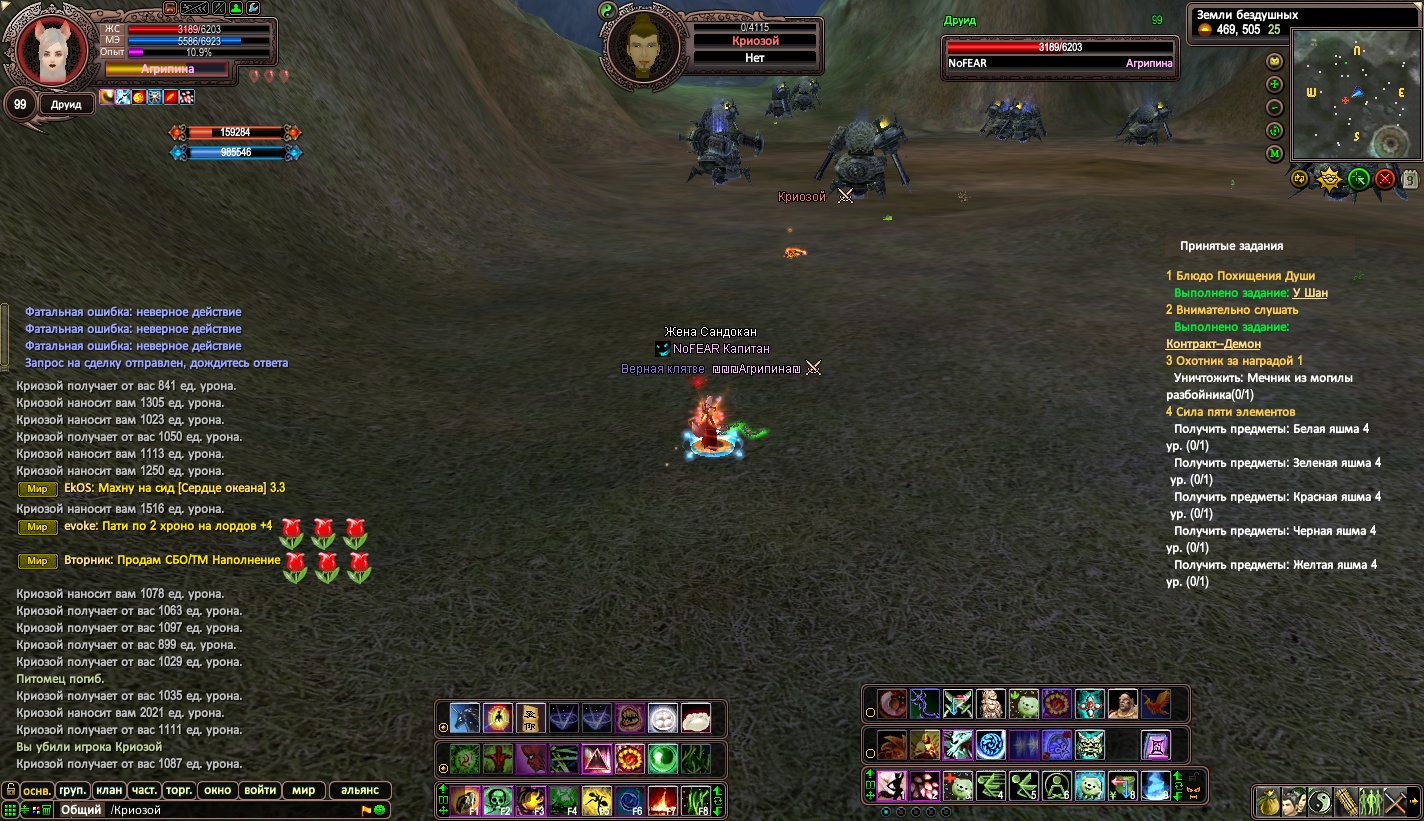Toggle the chat lock padlock icon
The width and height of the screenshot is (1424, 821).
coord(10,790)
